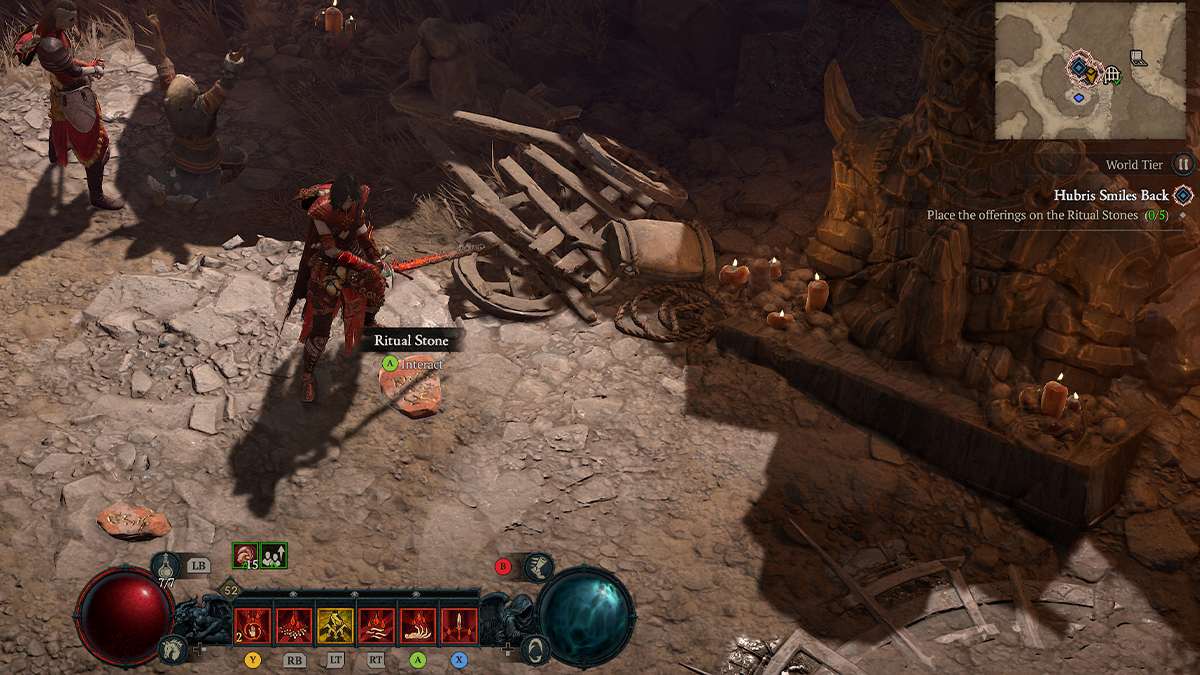Activate the yellow highlighted skill slot
This screenshot has height=675, width=1200.
click(336, 625)
